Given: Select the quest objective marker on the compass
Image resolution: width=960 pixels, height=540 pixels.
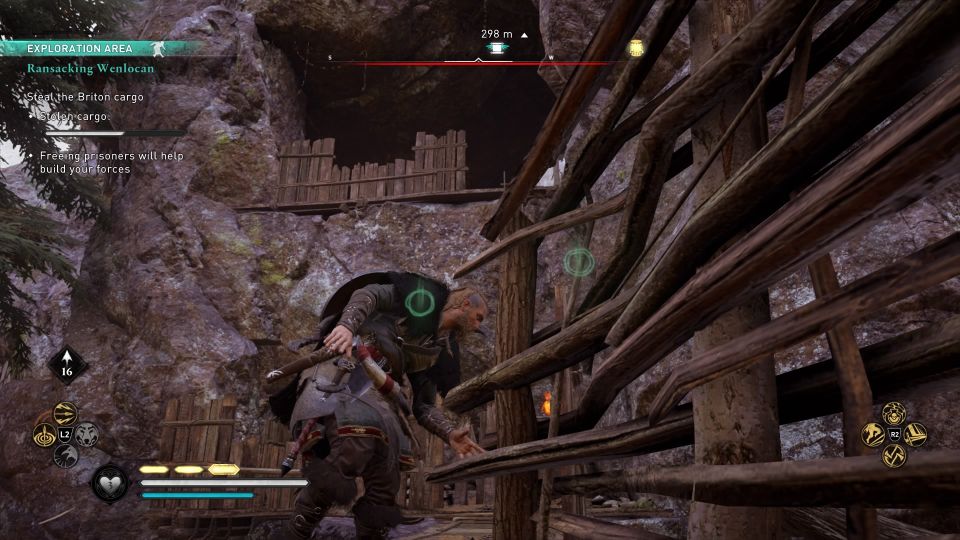Looking at the screenshot, I should tap(494, 48).
